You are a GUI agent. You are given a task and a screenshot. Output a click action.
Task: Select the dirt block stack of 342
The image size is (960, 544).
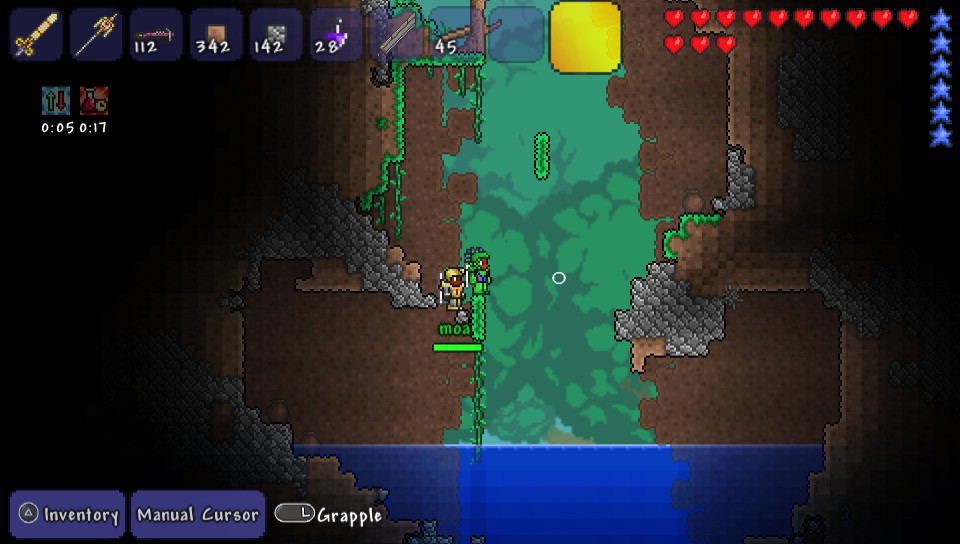[216, 35]
